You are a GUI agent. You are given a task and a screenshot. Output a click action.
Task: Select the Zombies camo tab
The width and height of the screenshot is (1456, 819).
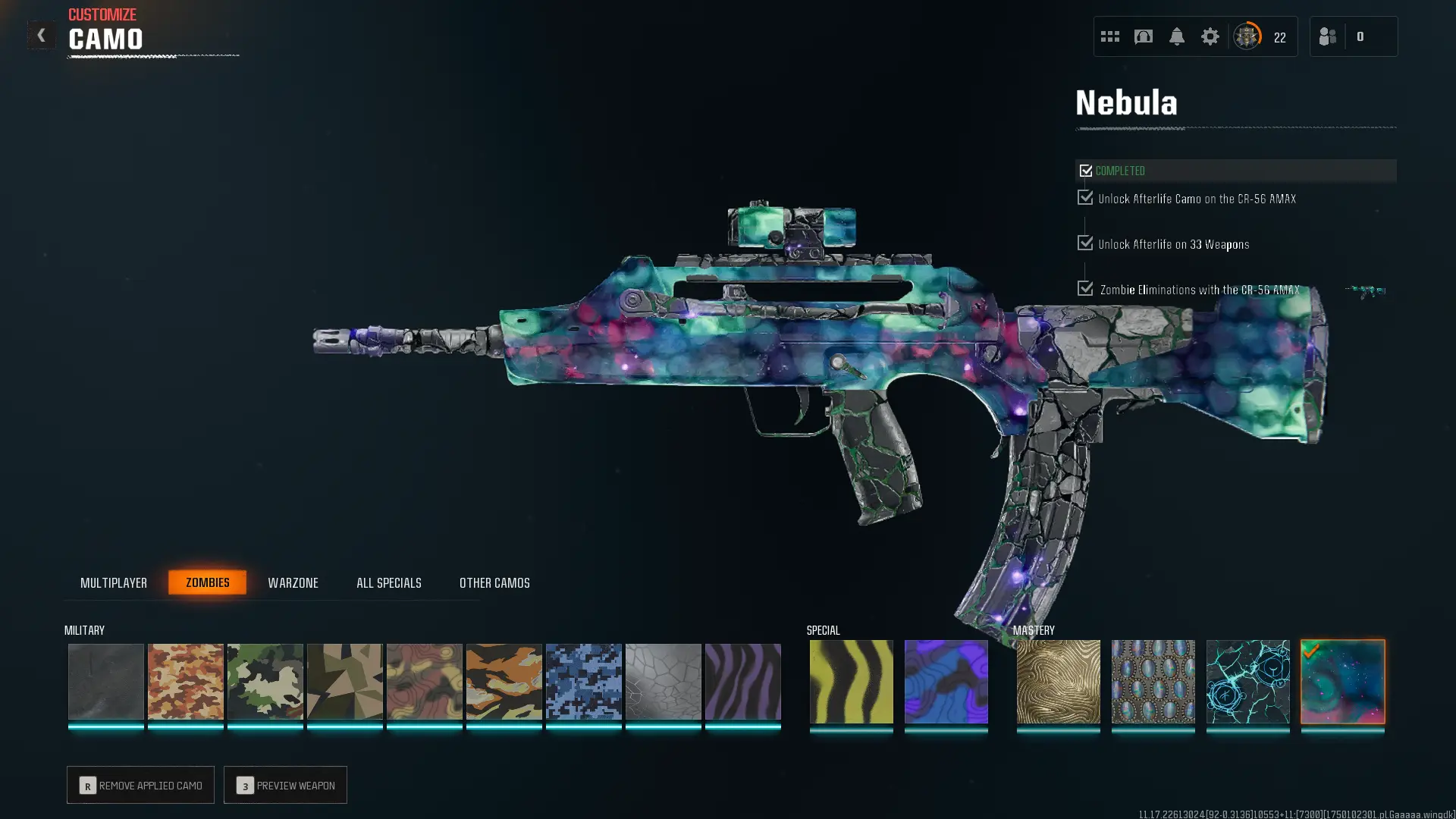(207, 582)
